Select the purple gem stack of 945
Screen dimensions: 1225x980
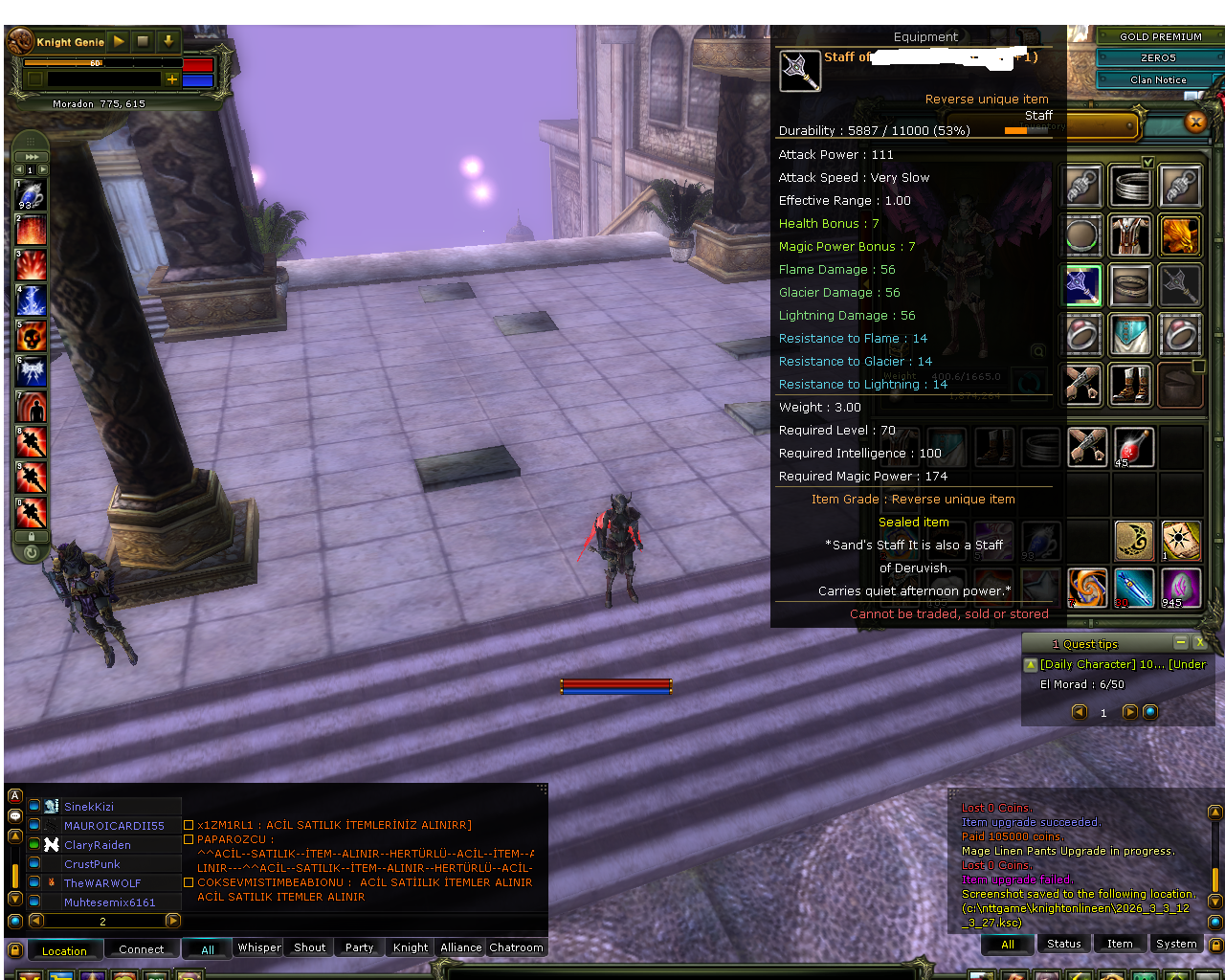[1181, 589]
